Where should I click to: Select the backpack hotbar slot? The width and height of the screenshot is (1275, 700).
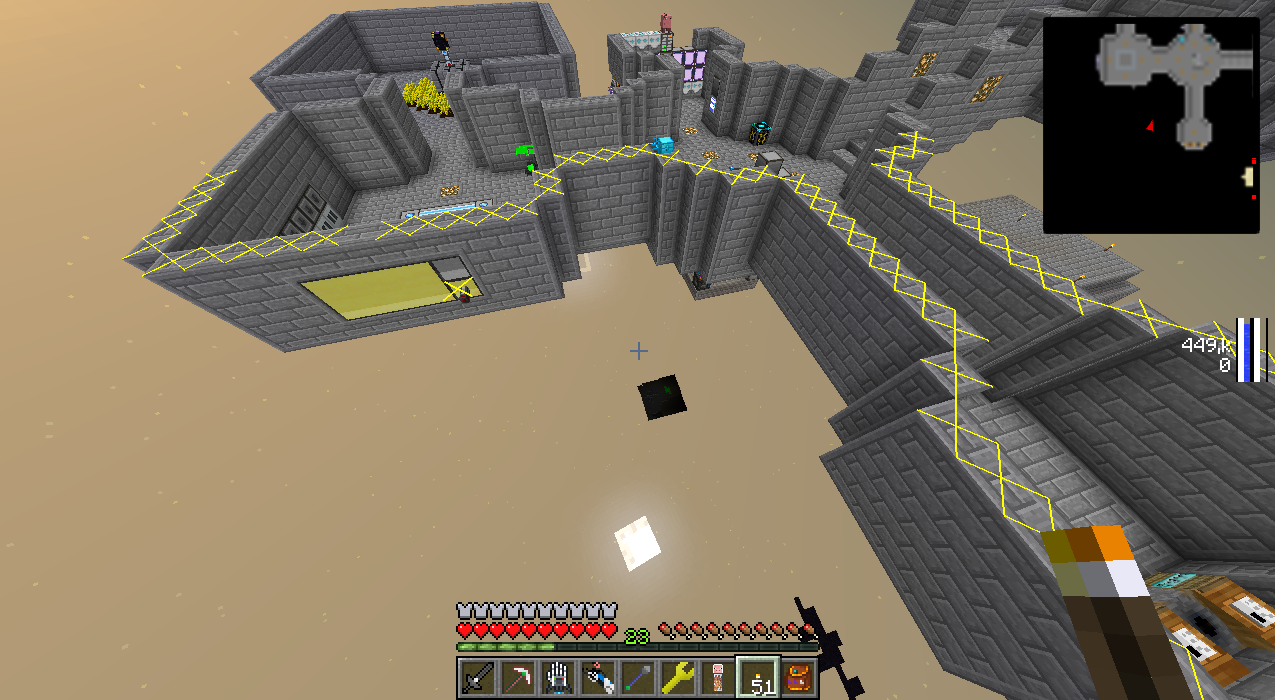click(x=798, y=678)
